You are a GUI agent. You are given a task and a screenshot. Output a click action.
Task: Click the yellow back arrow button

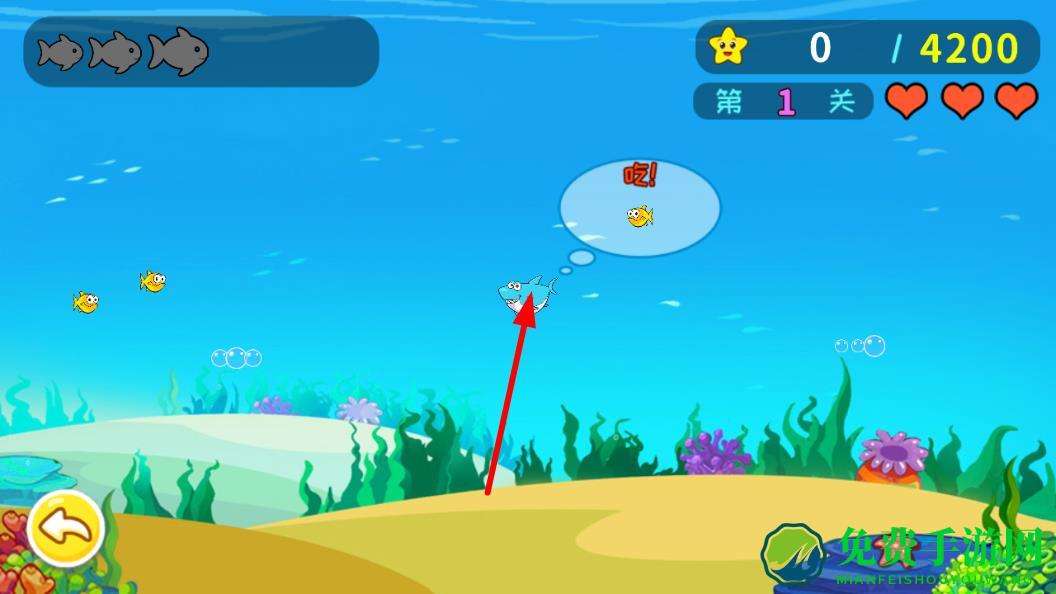(x=65, y=526)
